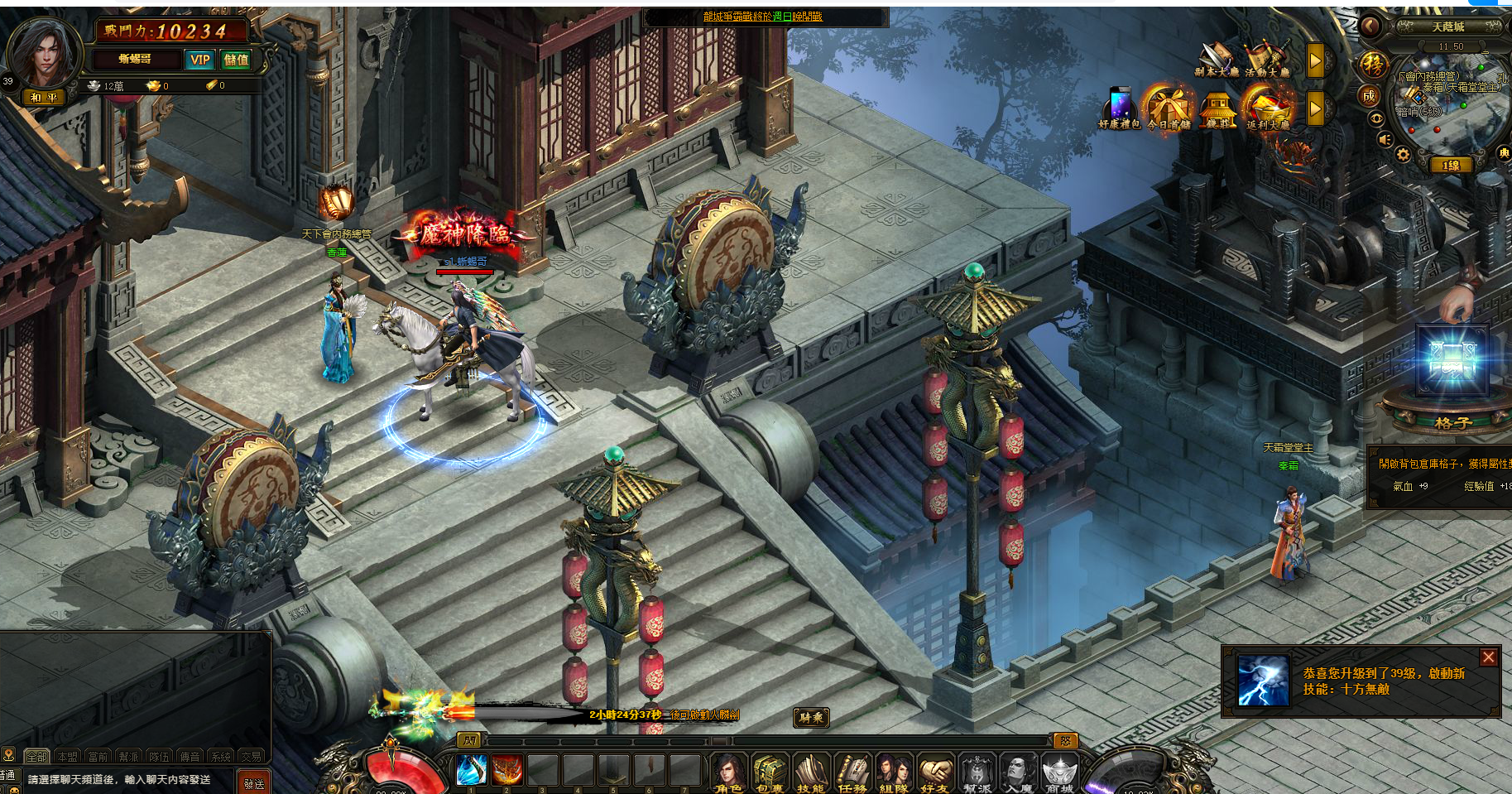Claim the 今日首儲 gift box
The image size is (1512, 794).
pyautogui.click(x=1169, y=108)
